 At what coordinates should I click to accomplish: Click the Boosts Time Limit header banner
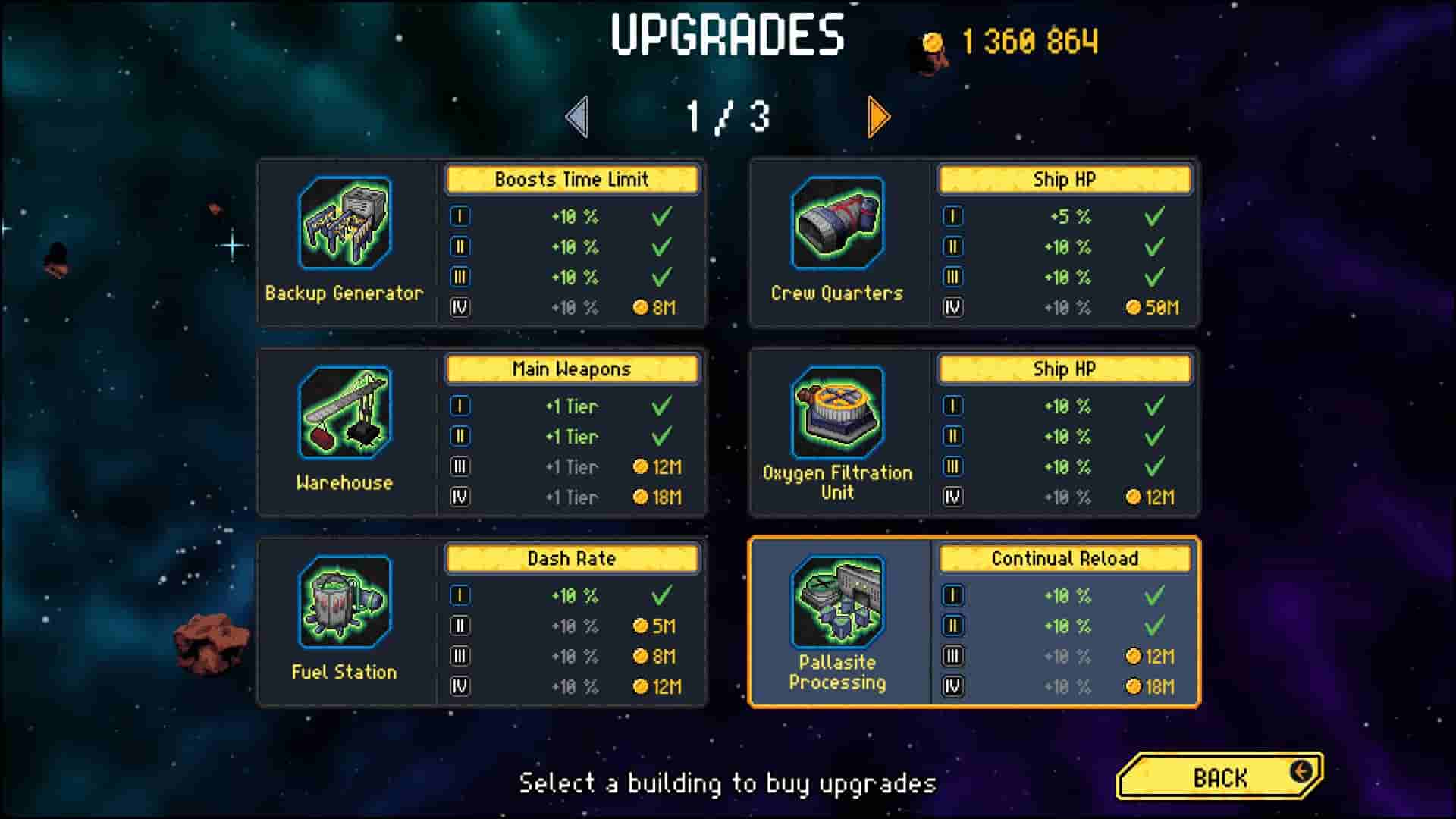coord(570,180)
